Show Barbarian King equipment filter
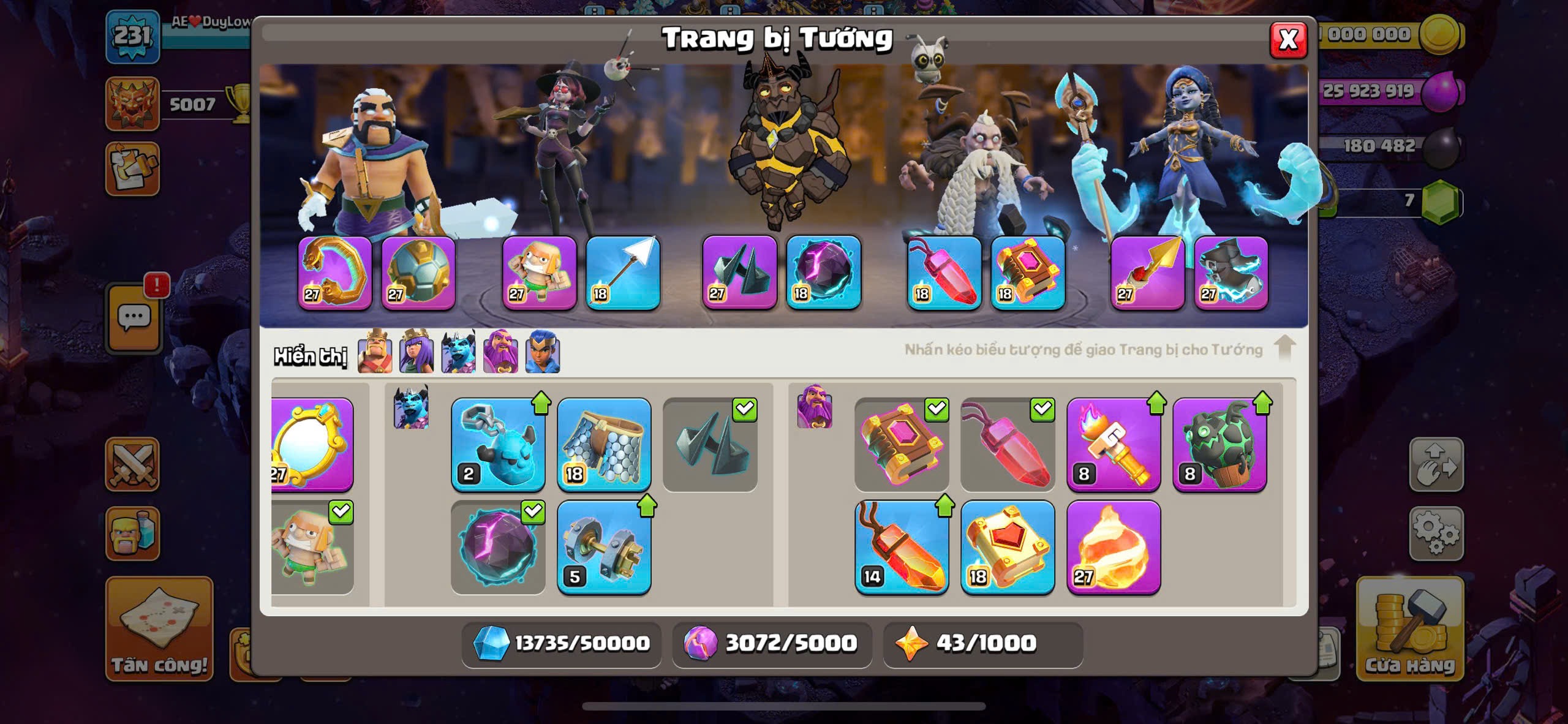This screenshot has height=724, width=1568. [x=375, y=352]
